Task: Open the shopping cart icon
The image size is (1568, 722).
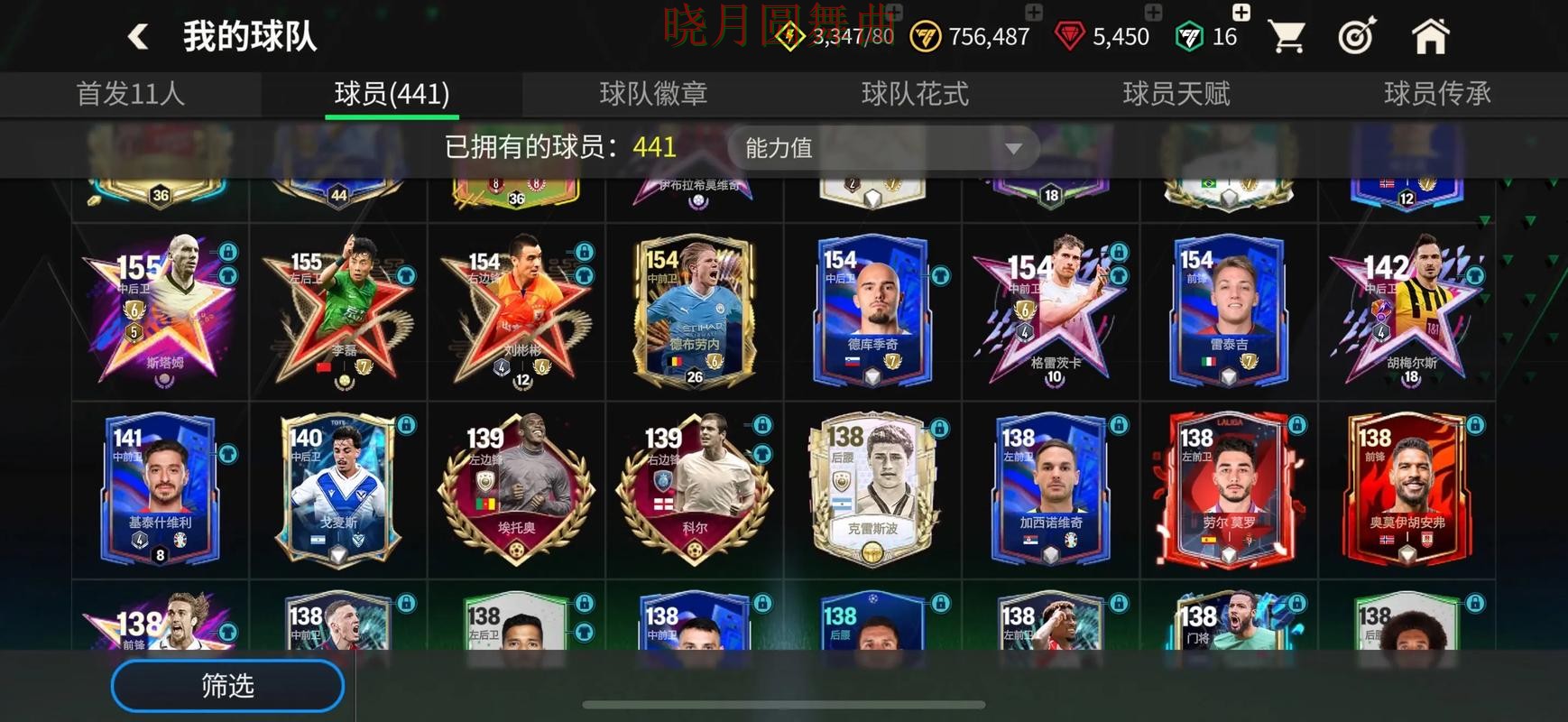Action: 1286,33
